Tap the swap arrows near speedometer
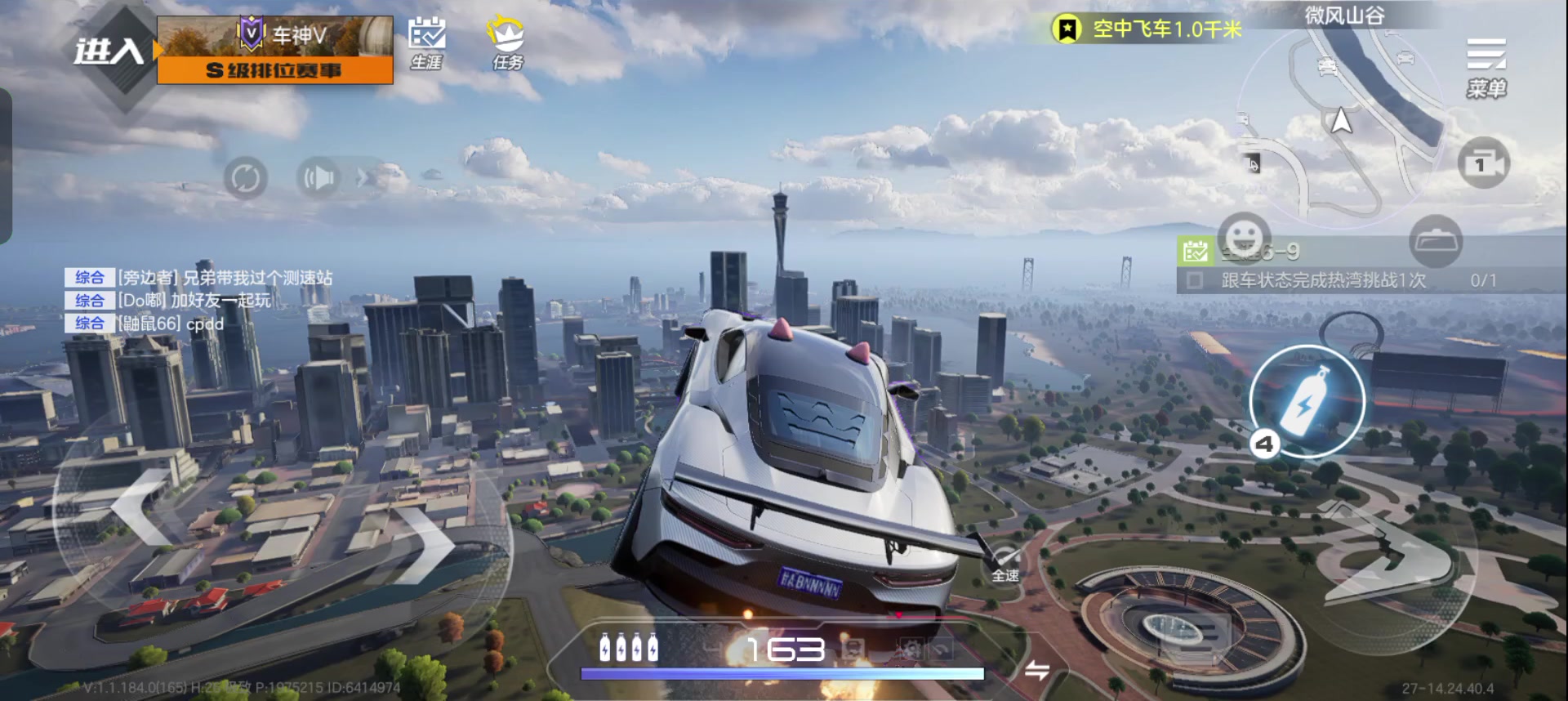The height and width of the screenshot is (701, 1568). click(1036, 671)
